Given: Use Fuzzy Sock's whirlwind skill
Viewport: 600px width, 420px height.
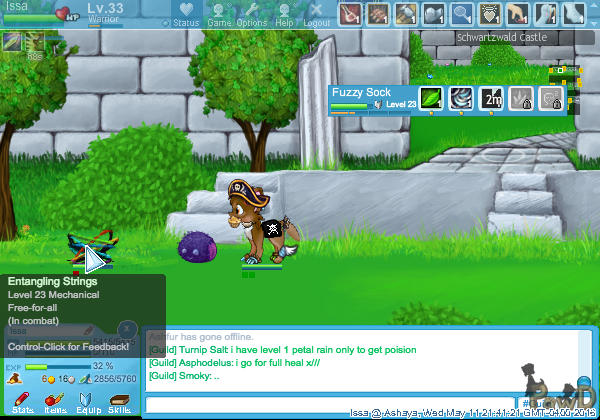Looking at the screenshot, I should pyautogui.click(x=461, y=98).
